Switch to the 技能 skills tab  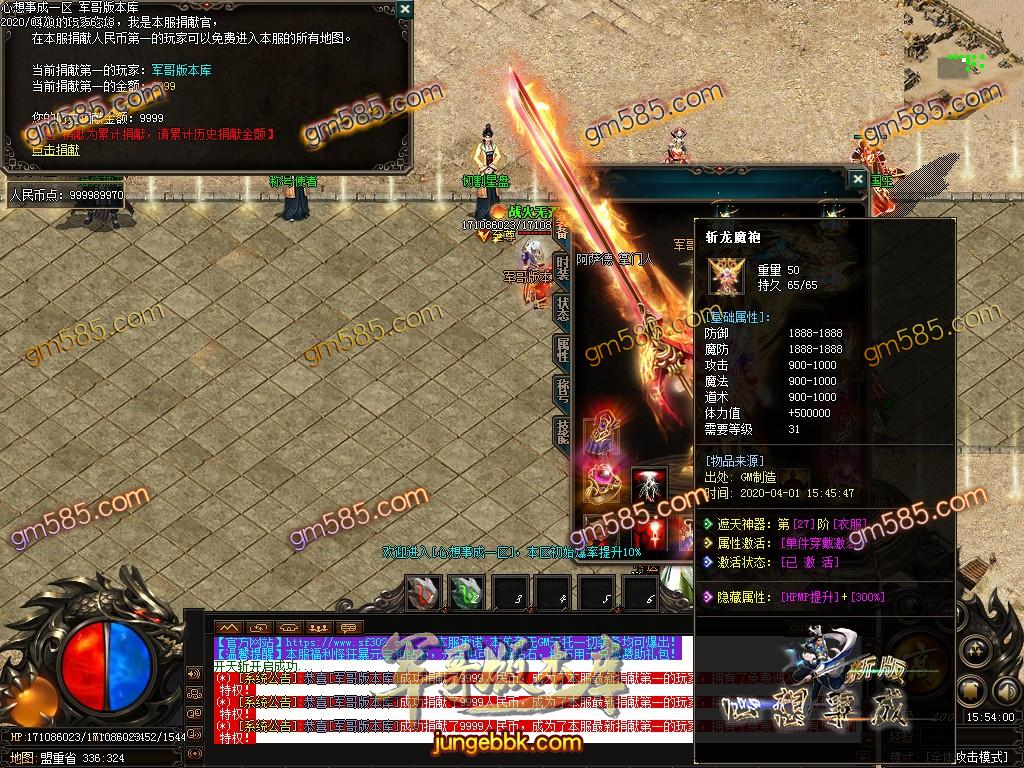[x=562, y=431]
